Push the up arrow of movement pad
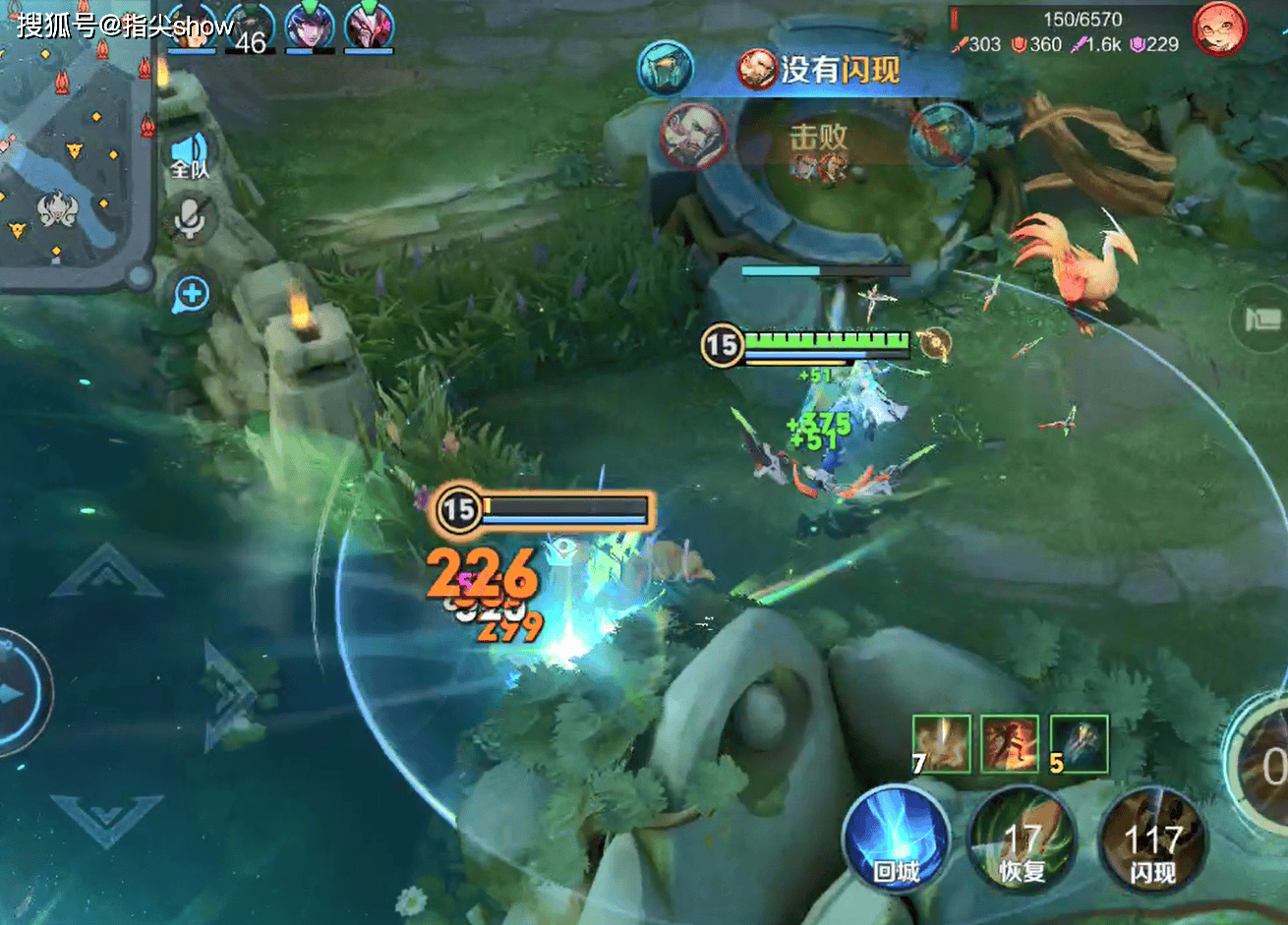 coord(106,573)
